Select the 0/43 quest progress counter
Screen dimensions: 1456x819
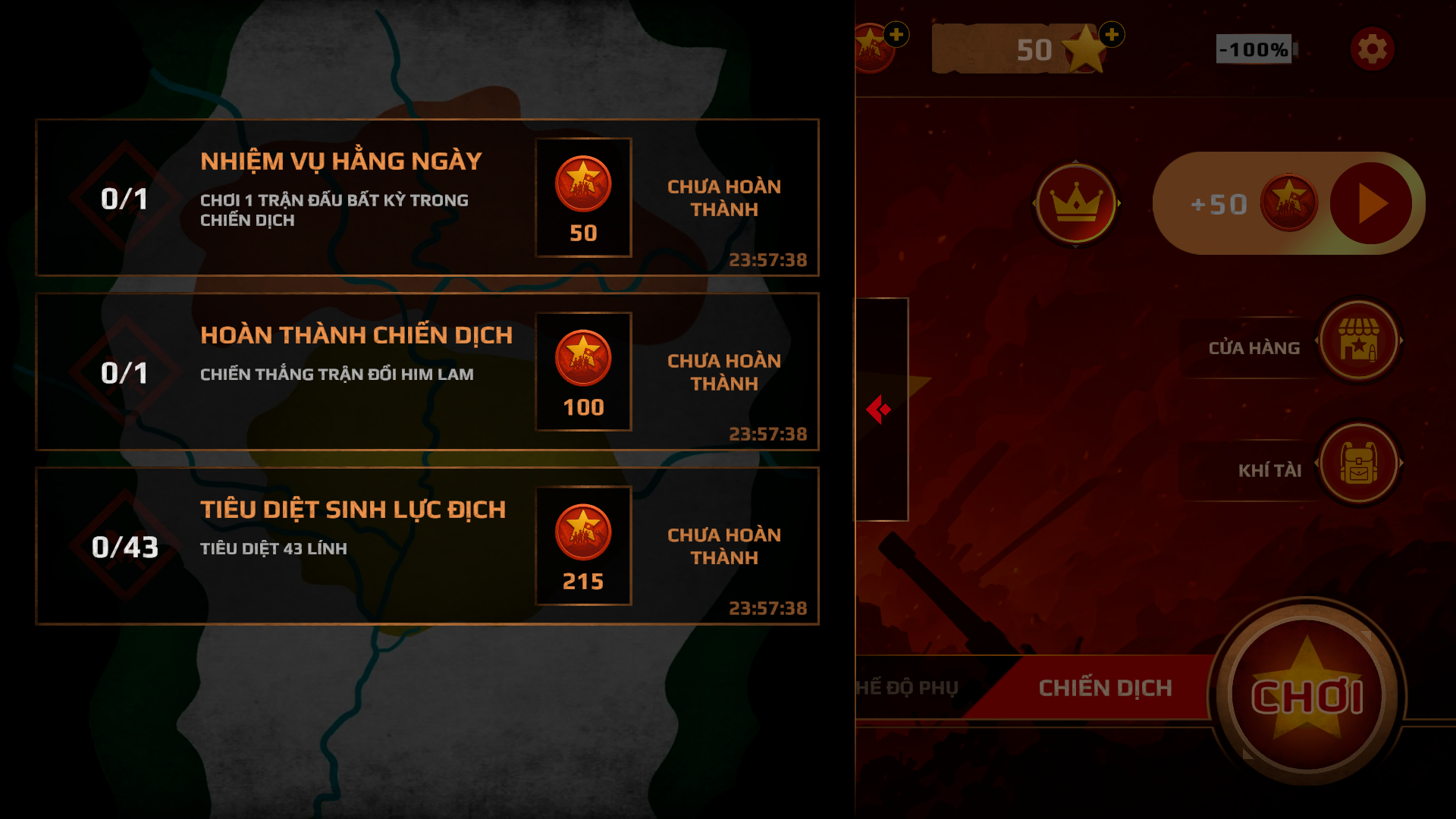pos(127,545)
